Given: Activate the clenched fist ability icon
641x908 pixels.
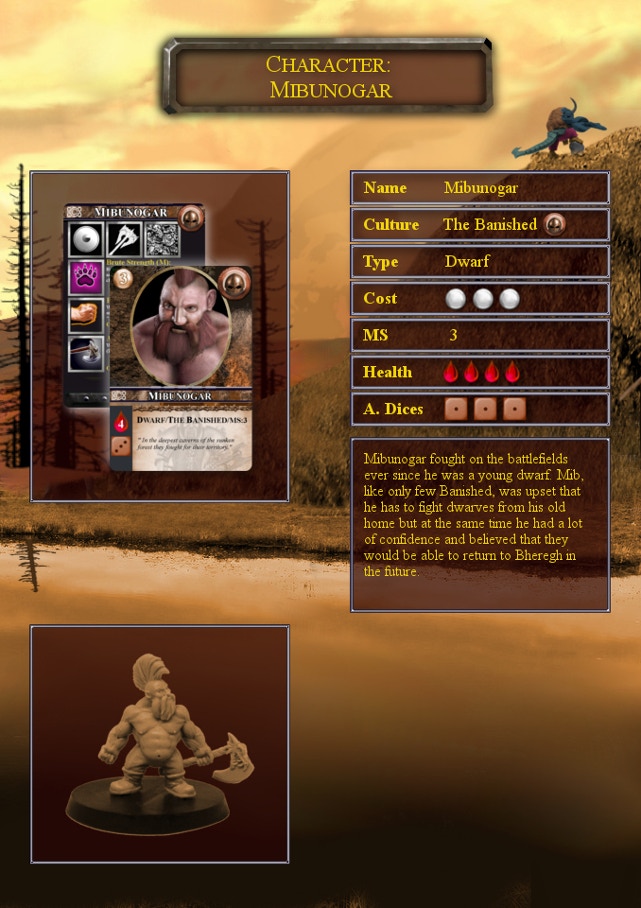Looking at the screenshot, I should [86, 315].
